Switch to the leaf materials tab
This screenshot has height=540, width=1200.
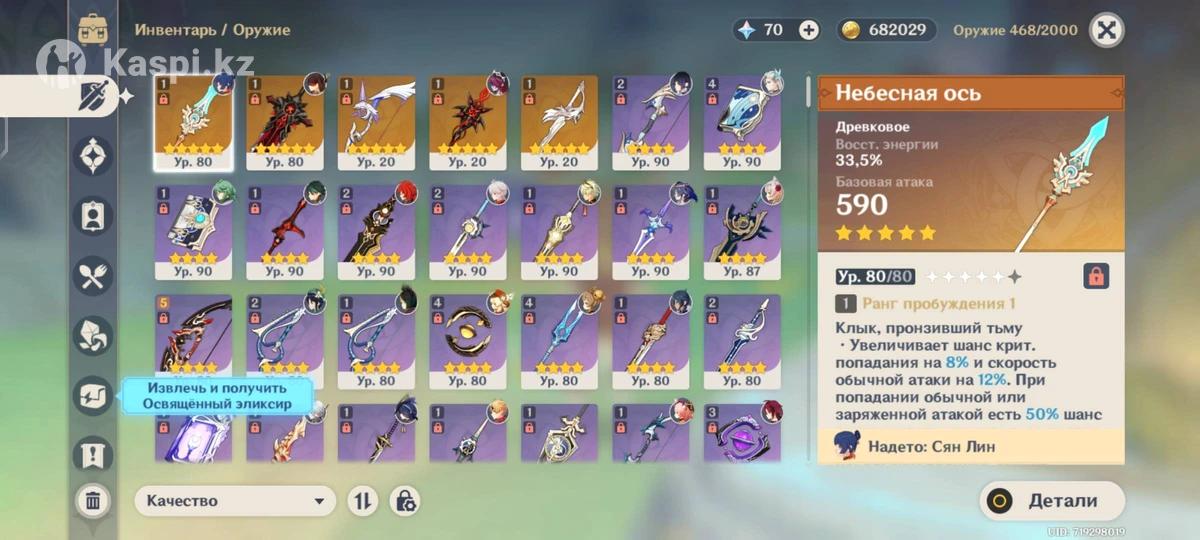click(93, 336)
